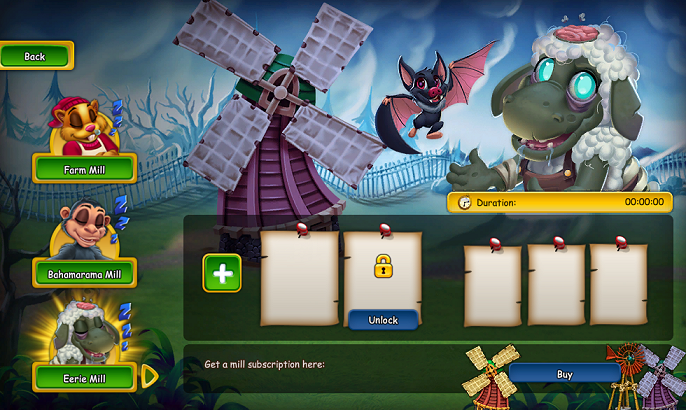Unlock the locked mill slot
This screenshot has height=410, width=686.
click(383, 320)
